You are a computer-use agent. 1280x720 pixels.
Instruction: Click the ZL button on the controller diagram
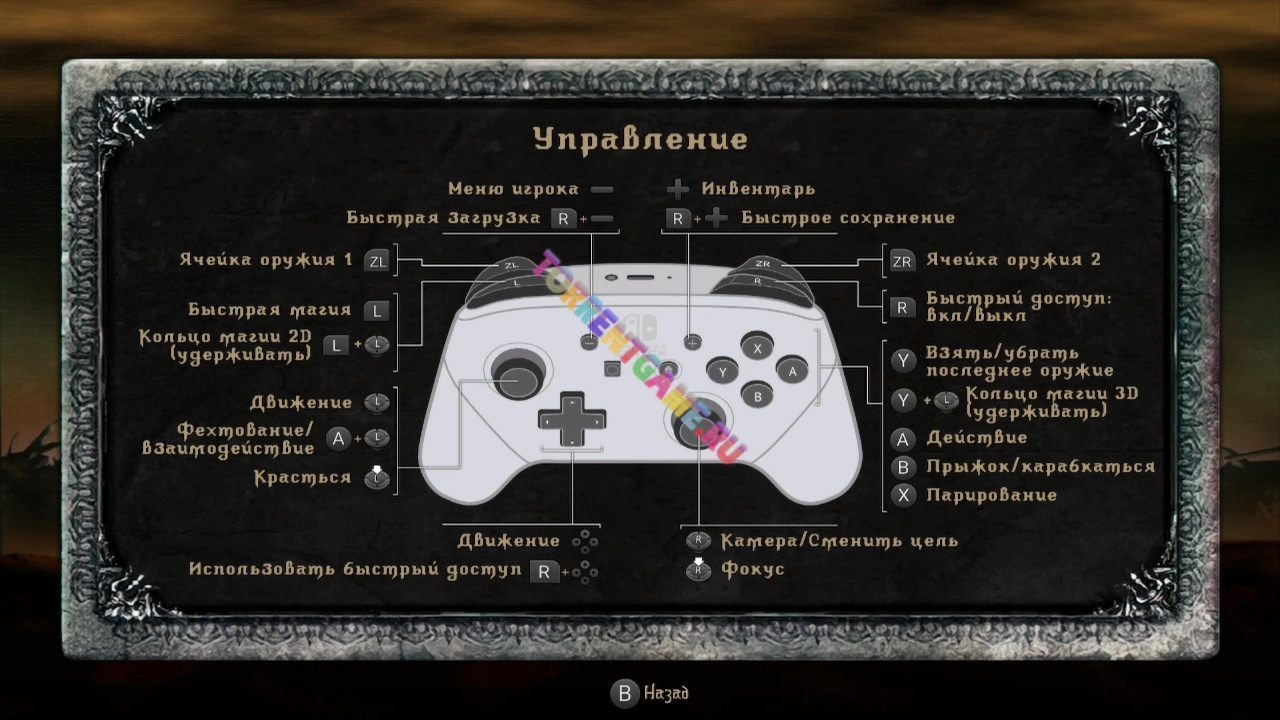pyautogui.click(x=510, y=265)
